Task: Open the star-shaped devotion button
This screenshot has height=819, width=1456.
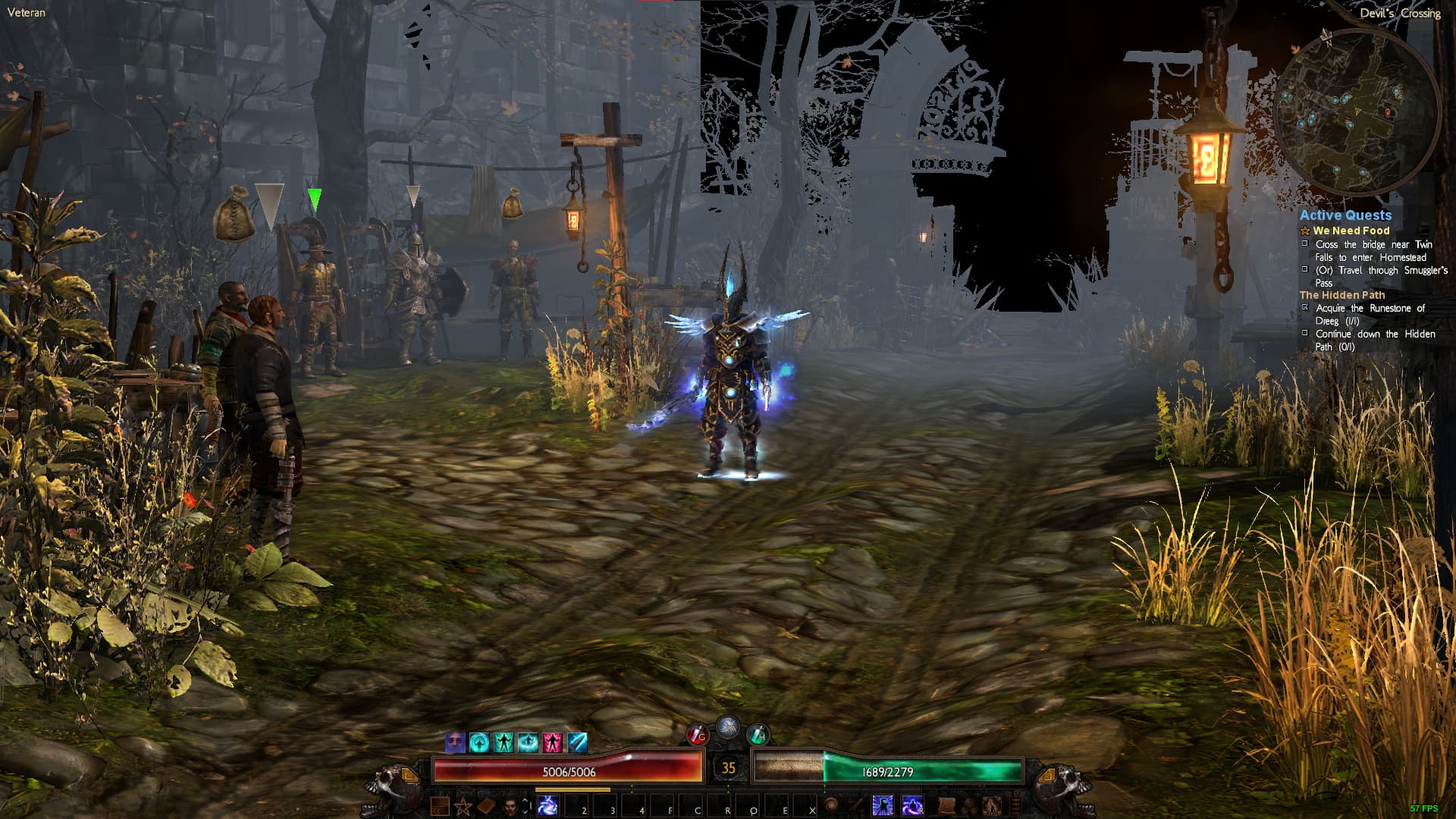Action: 463,806
